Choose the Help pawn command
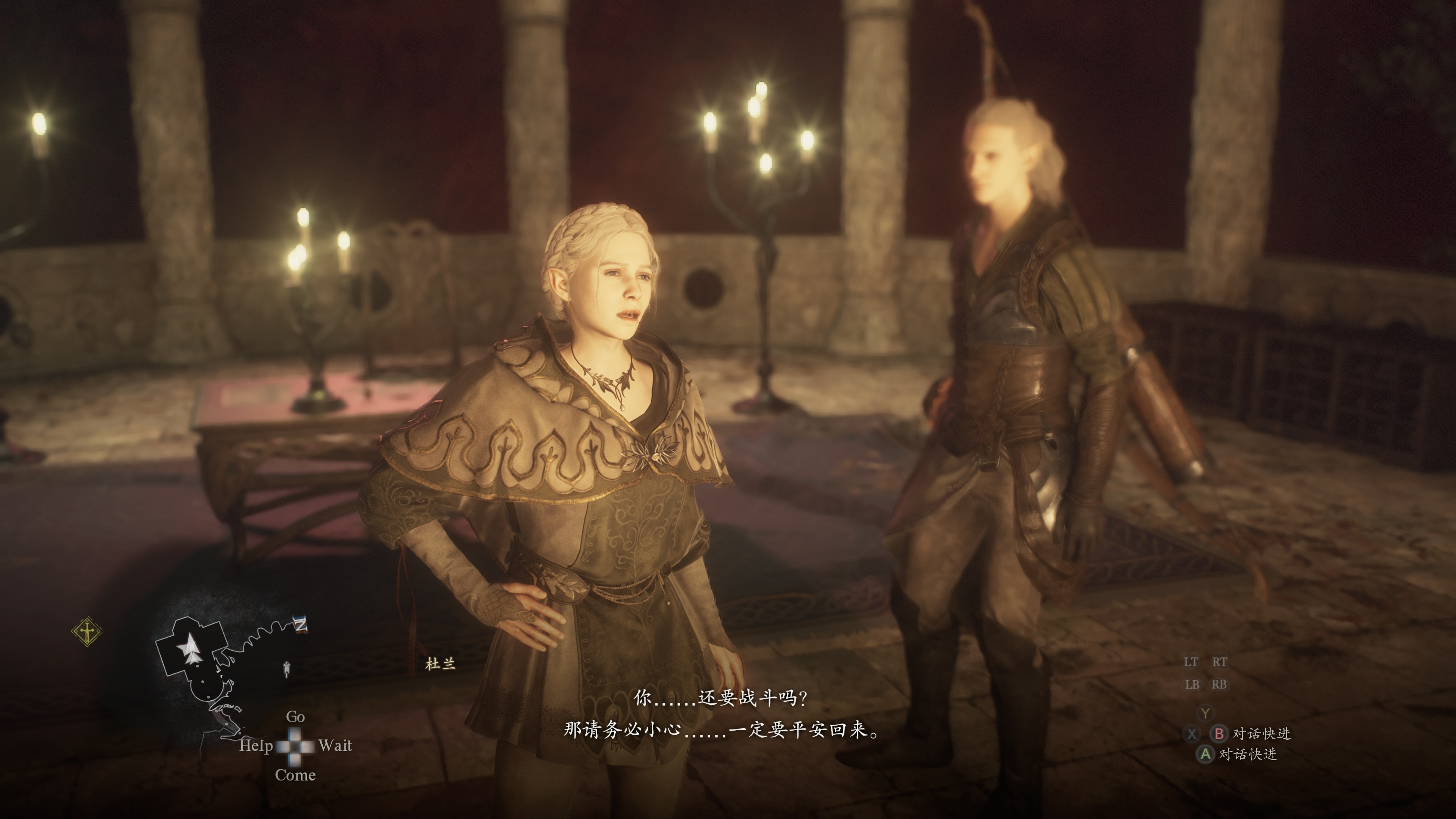This screenshot has height=819, width=1456. pyautogui.click(x=256, y=745)
